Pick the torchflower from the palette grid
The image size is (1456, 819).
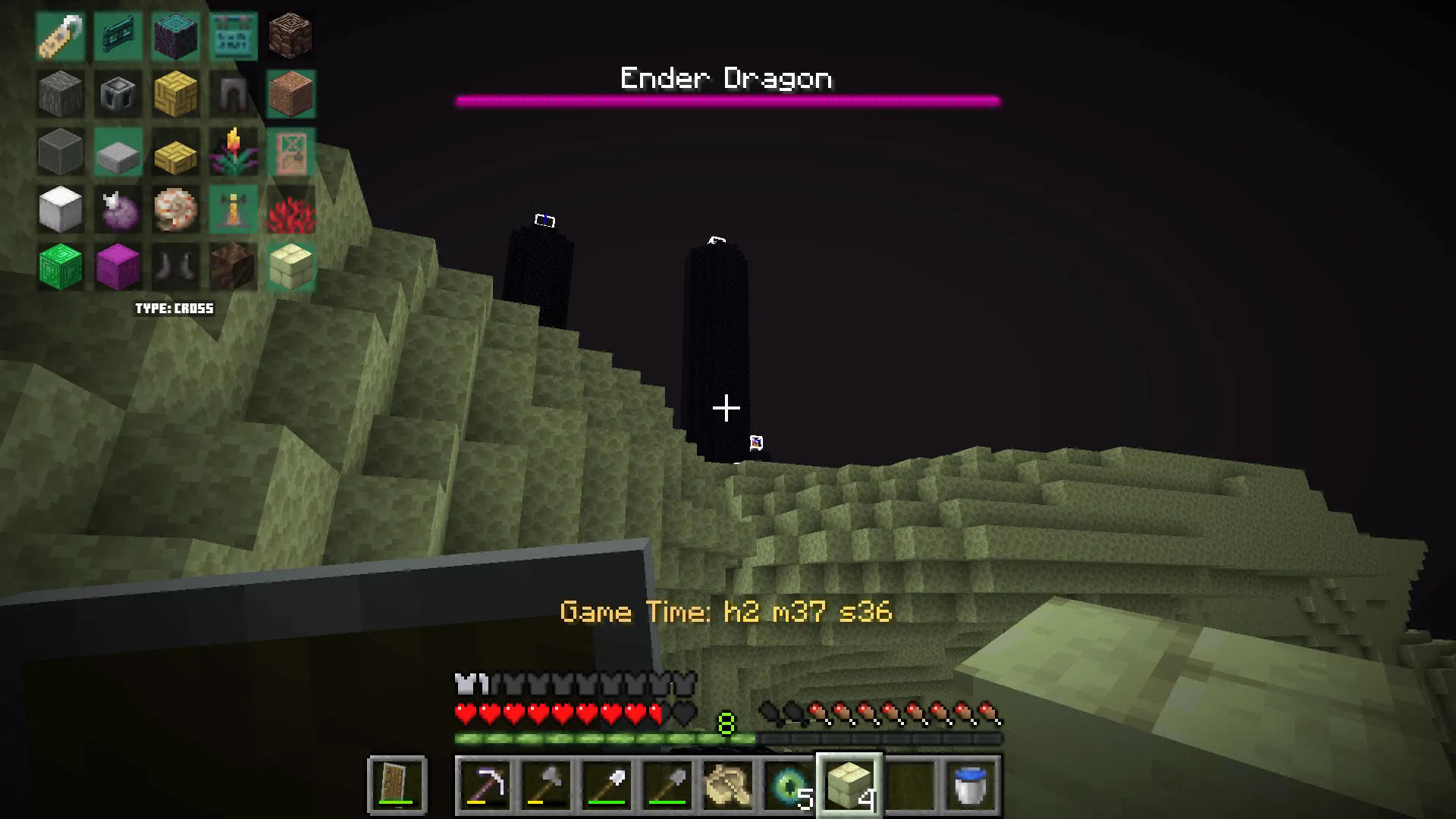pos(233,152)
